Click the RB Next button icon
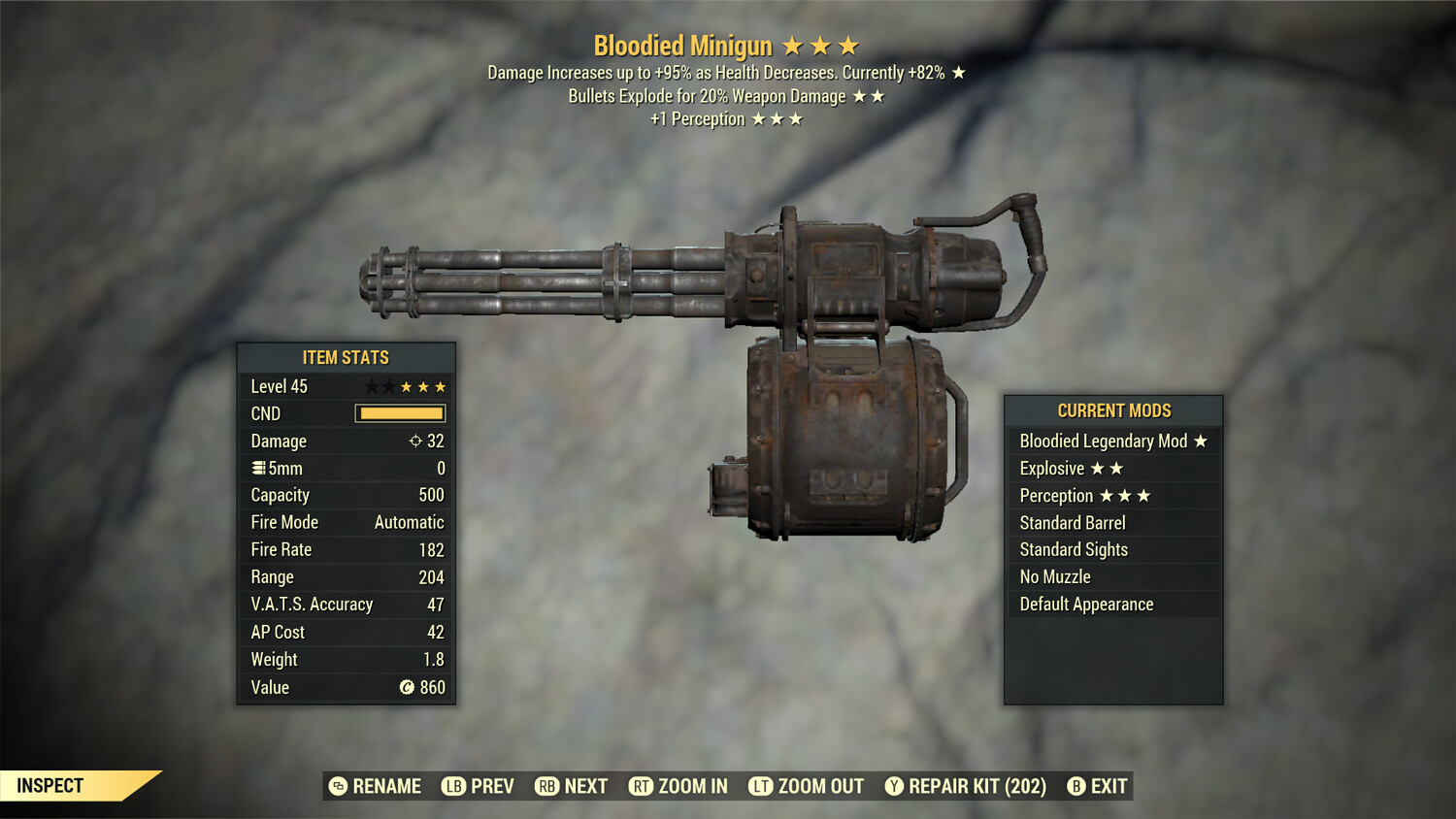 click(546, 786)
